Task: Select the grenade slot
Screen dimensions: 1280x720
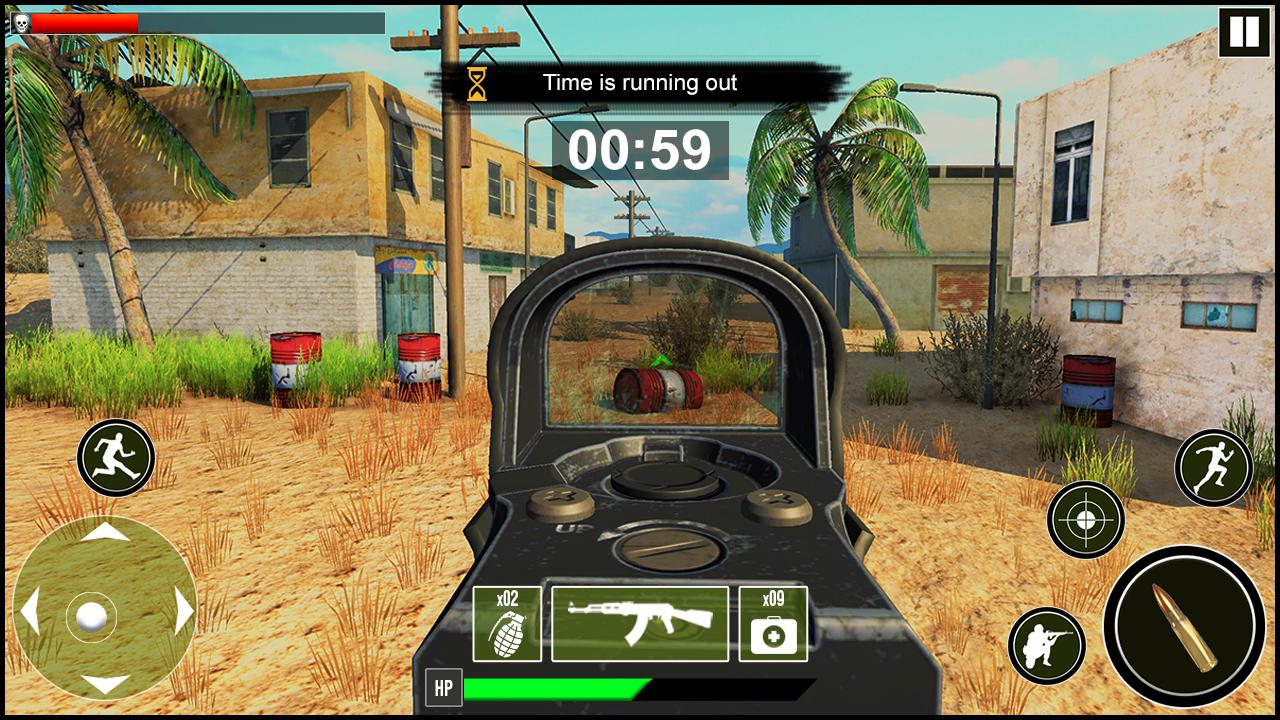Action: tap(507, 624)
